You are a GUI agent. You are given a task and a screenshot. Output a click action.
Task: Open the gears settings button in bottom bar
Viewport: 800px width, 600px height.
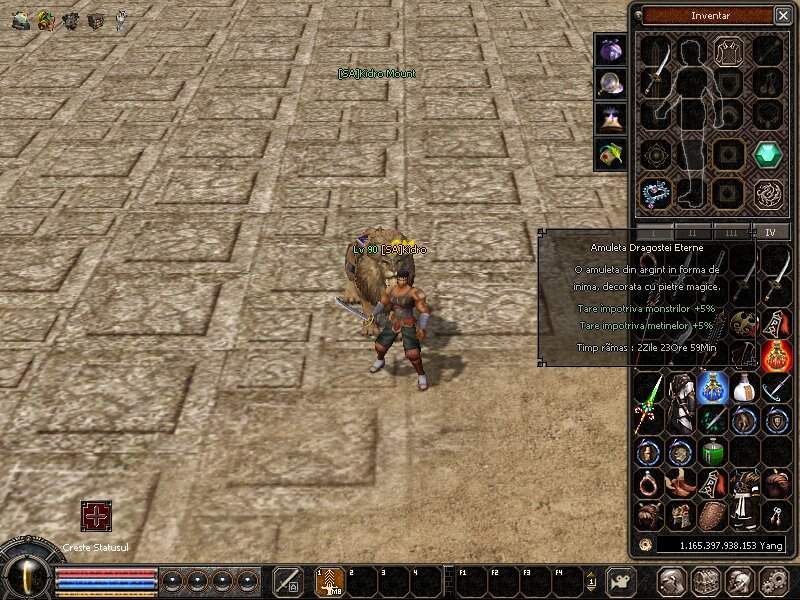(x=773, y=581)
